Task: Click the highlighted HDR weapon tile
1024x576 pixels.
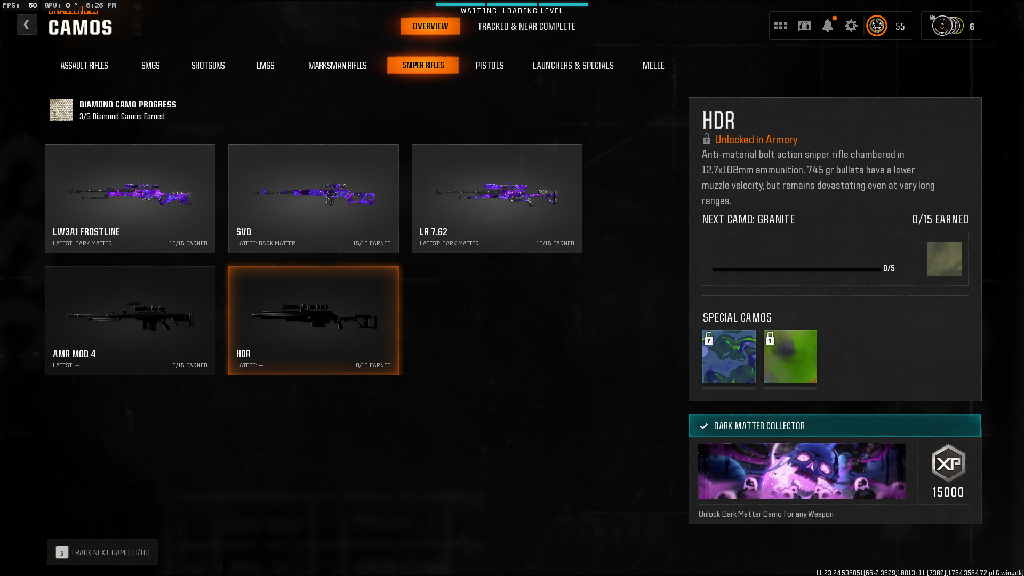Action: click(313, 320)
